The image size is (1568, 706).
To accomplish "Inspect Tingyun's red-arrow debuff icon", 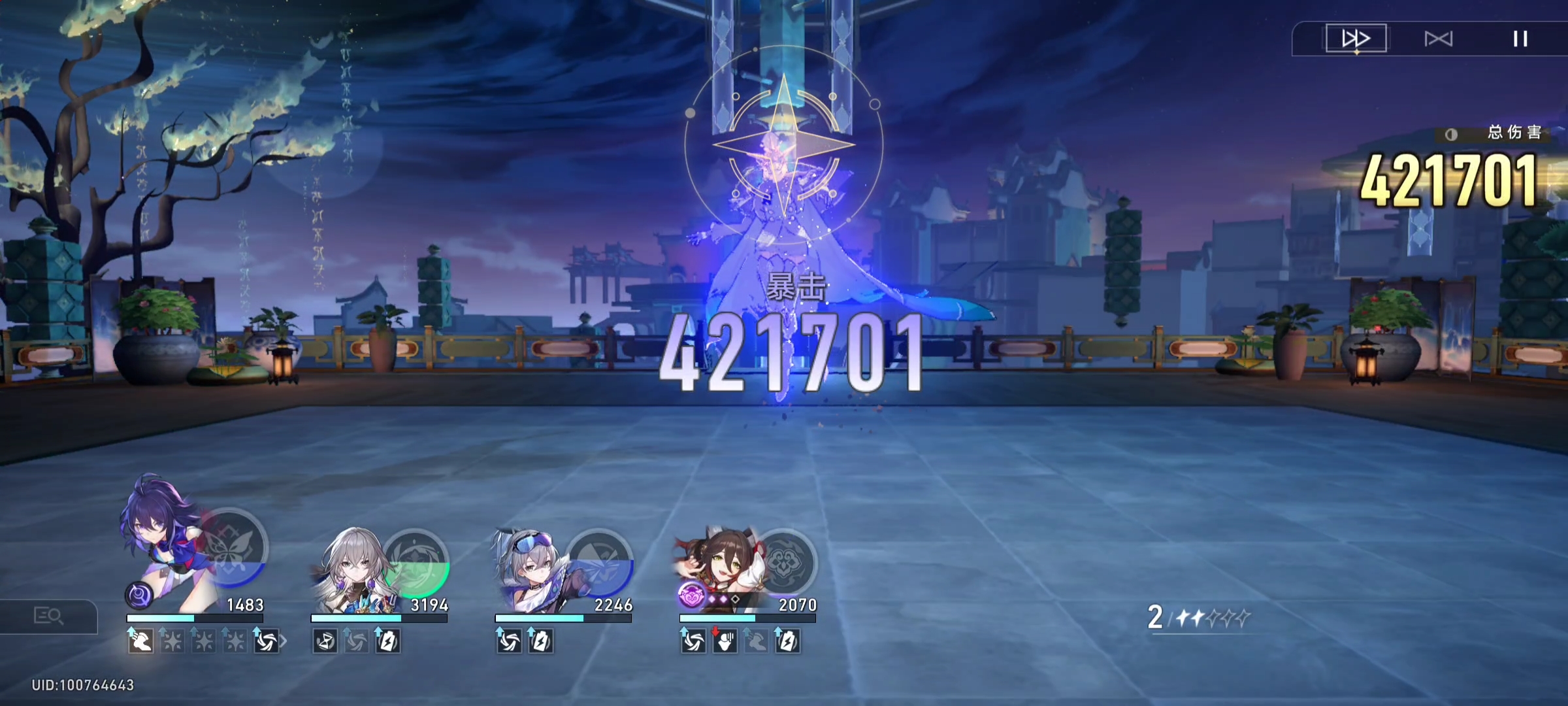I will tap(725, 642).
